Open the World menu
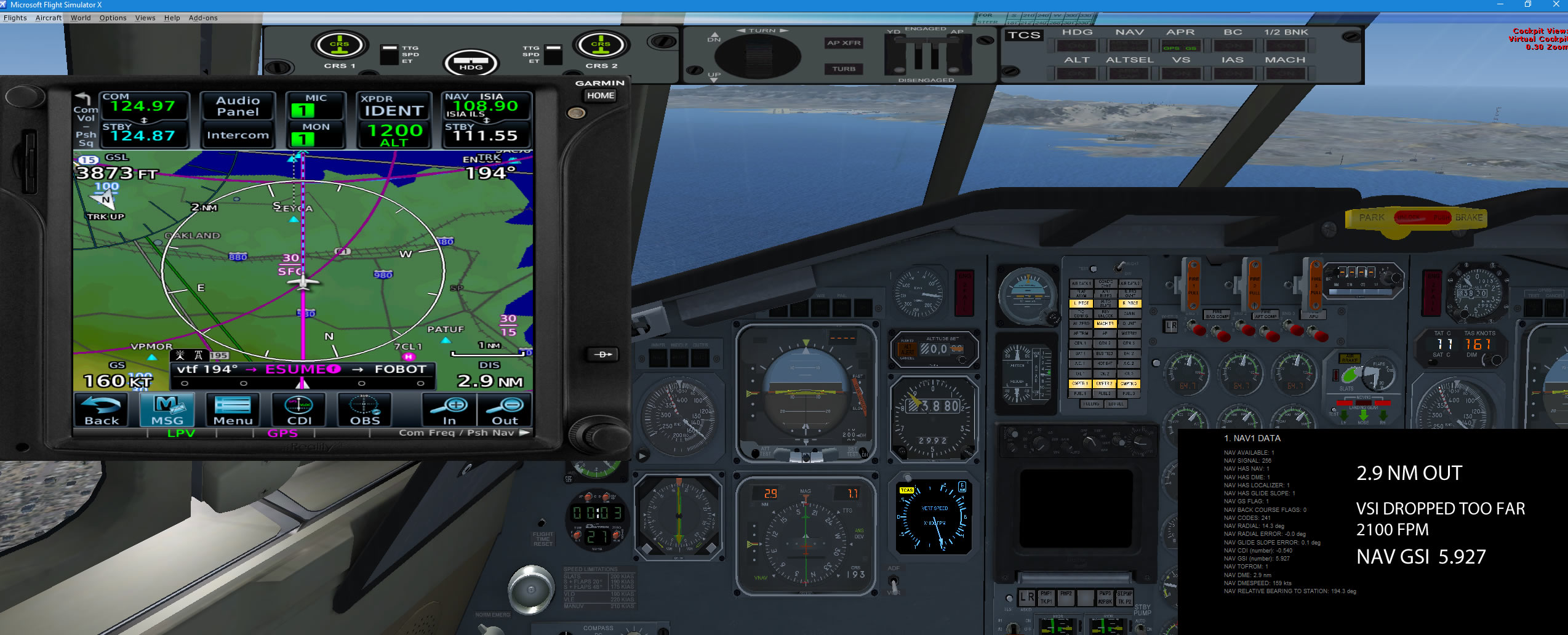Viewport: 1568px width, 635px height. coord(81,18)
